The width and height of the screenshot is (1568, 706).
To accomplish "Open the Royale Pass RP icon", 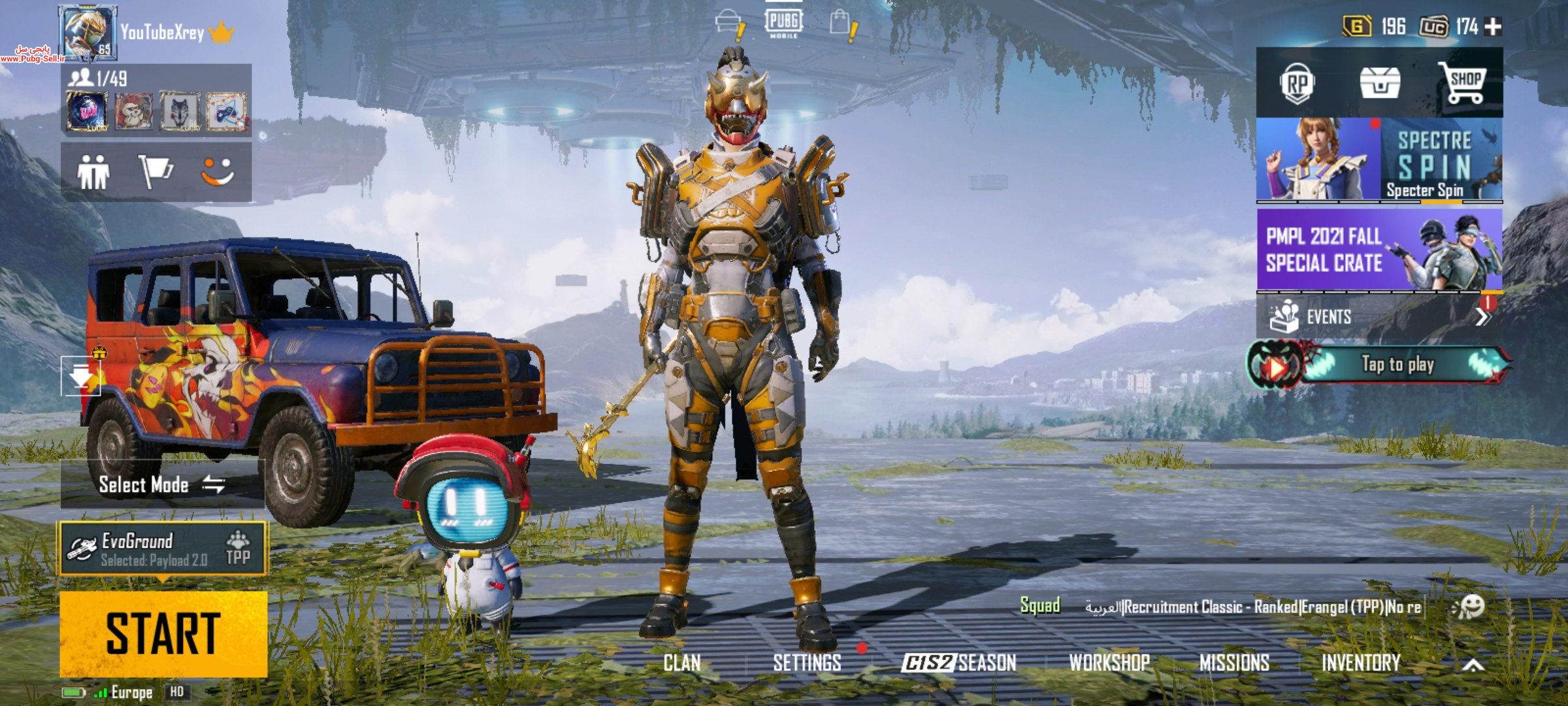I will pyautogui.click(x=1297, y=84).
